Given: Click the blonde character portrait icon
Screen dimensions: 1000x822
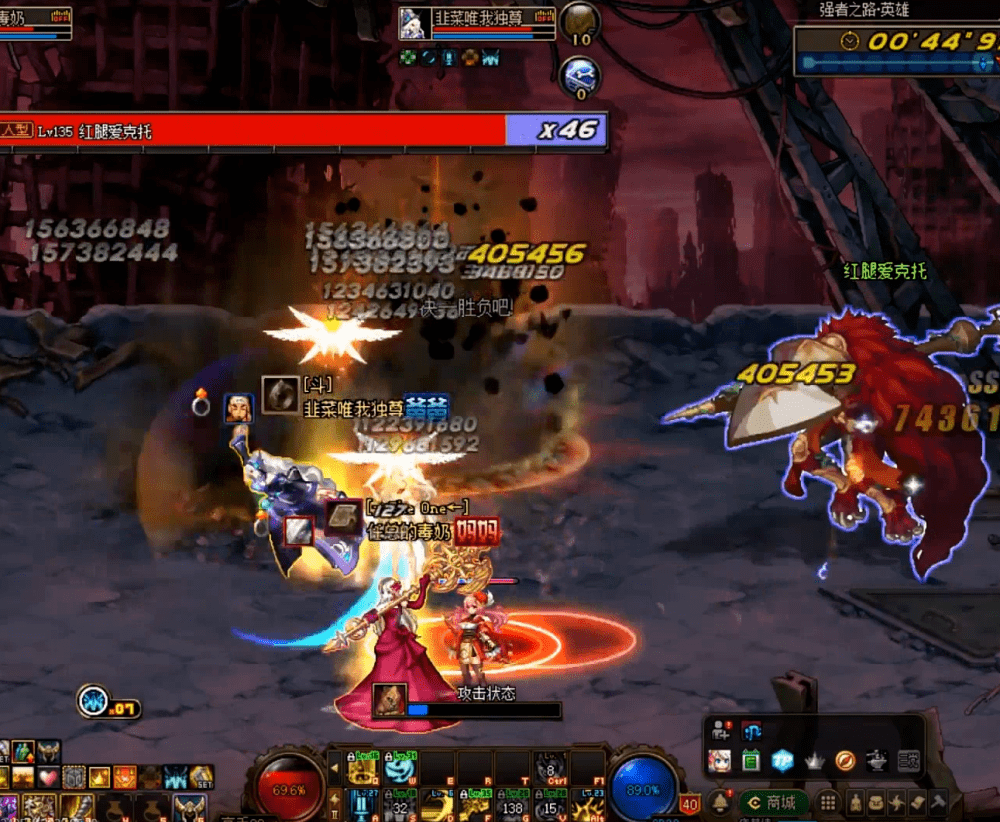Looking at the screenshot, I should (x=719, y=761).
